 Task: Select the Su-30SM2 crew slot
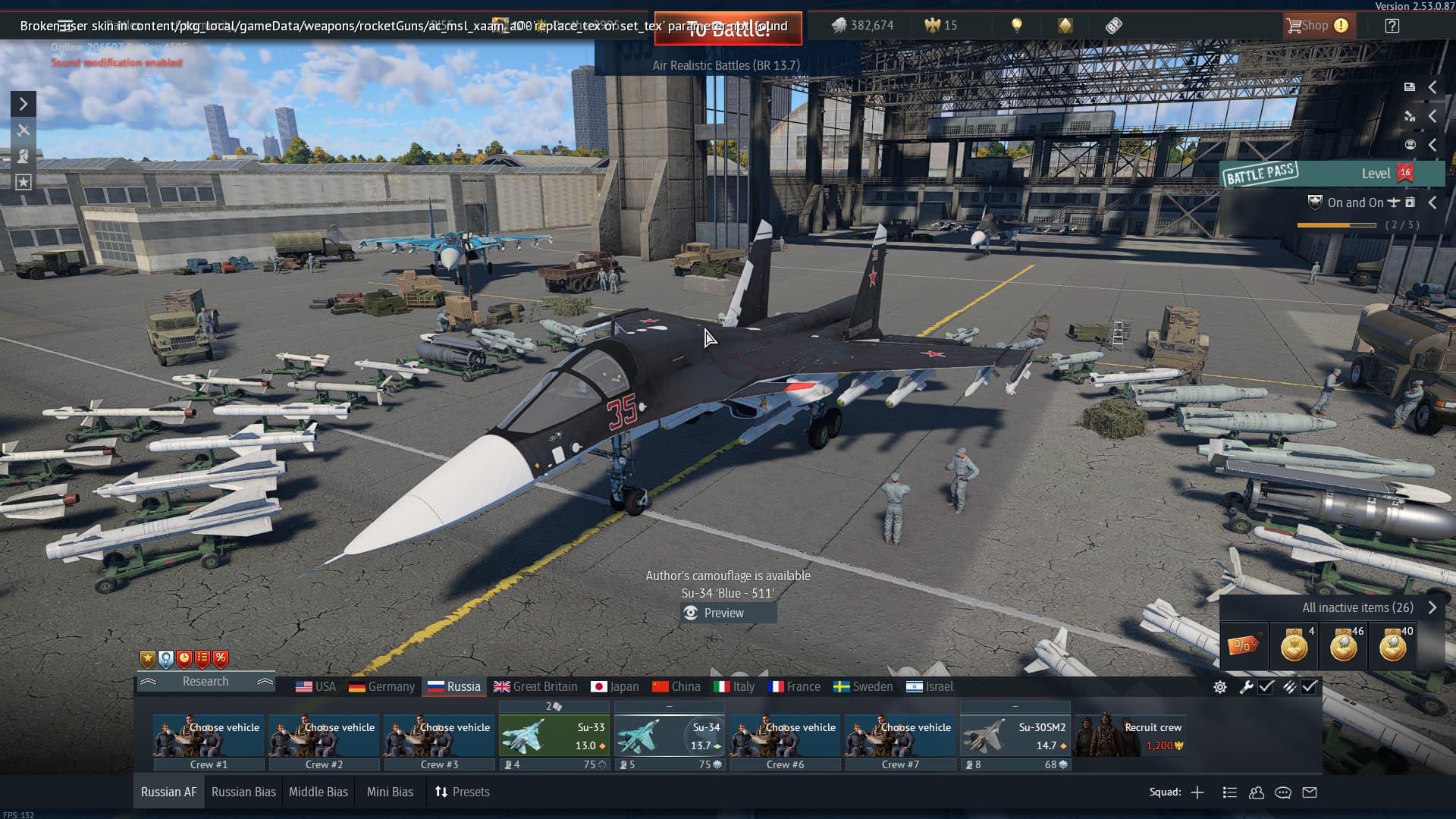(1015, 736)
